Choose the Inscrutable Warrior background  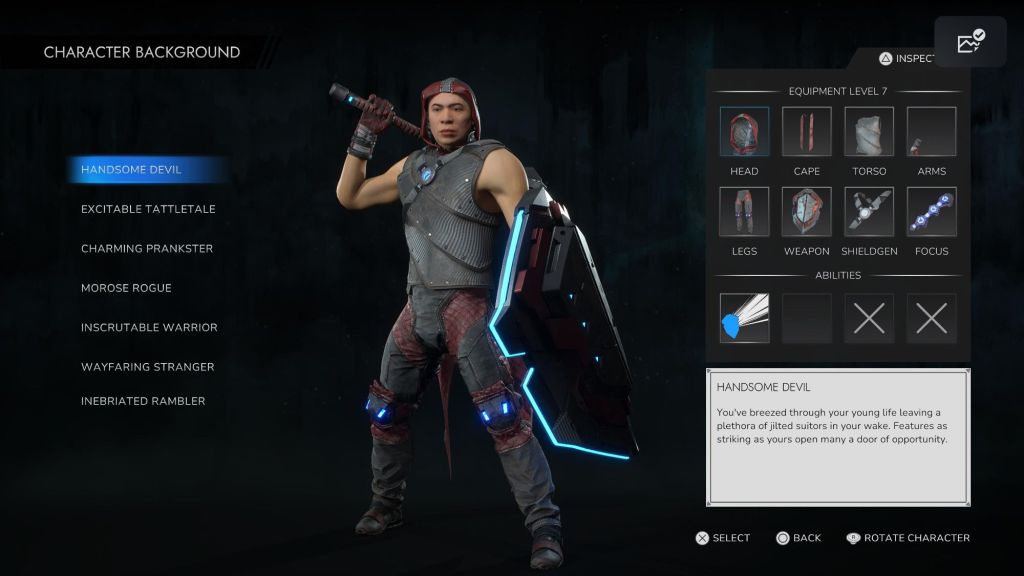[149, 327]
